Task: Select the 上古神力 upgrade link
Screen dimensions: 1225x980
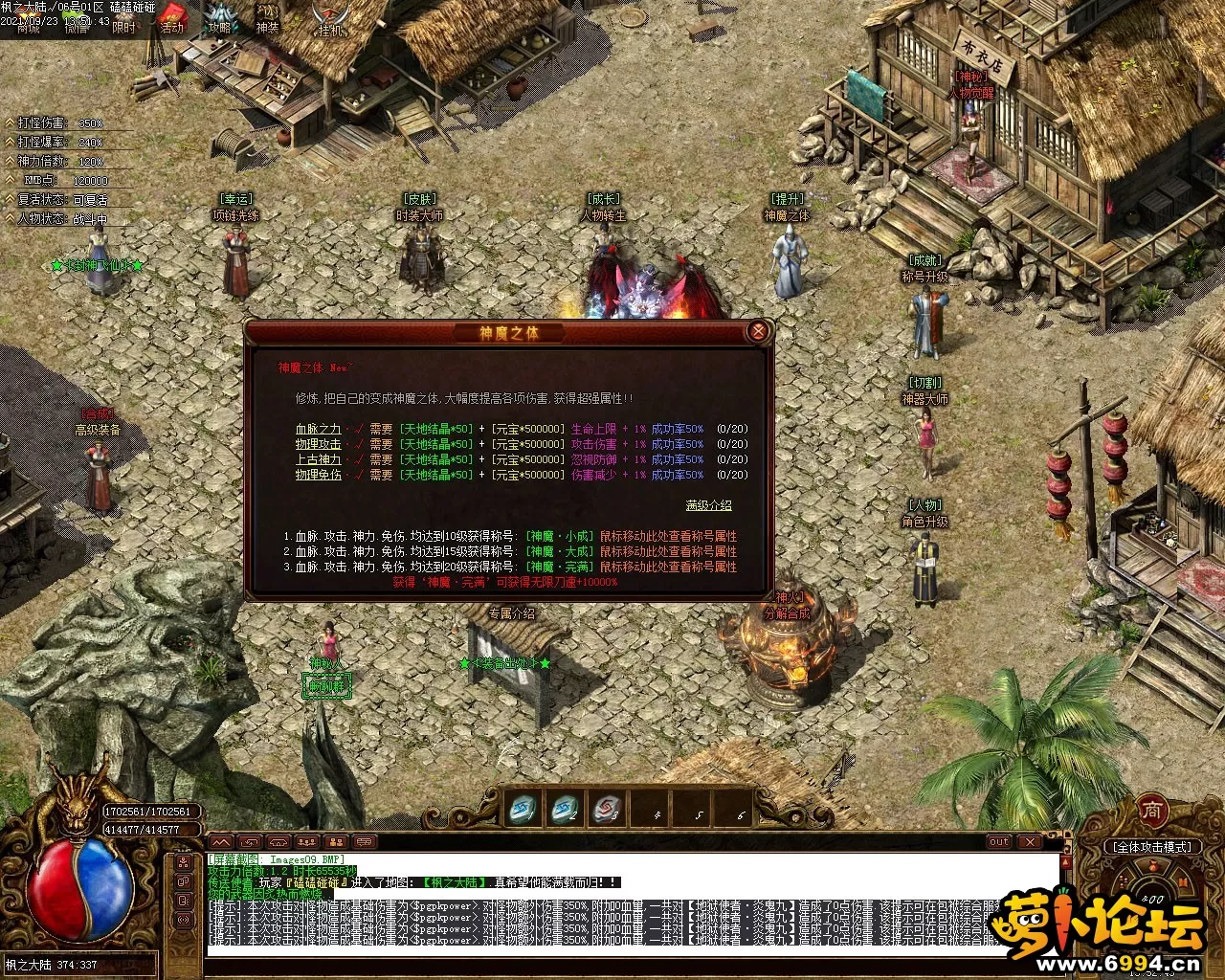Action: [x=318, y=460]
